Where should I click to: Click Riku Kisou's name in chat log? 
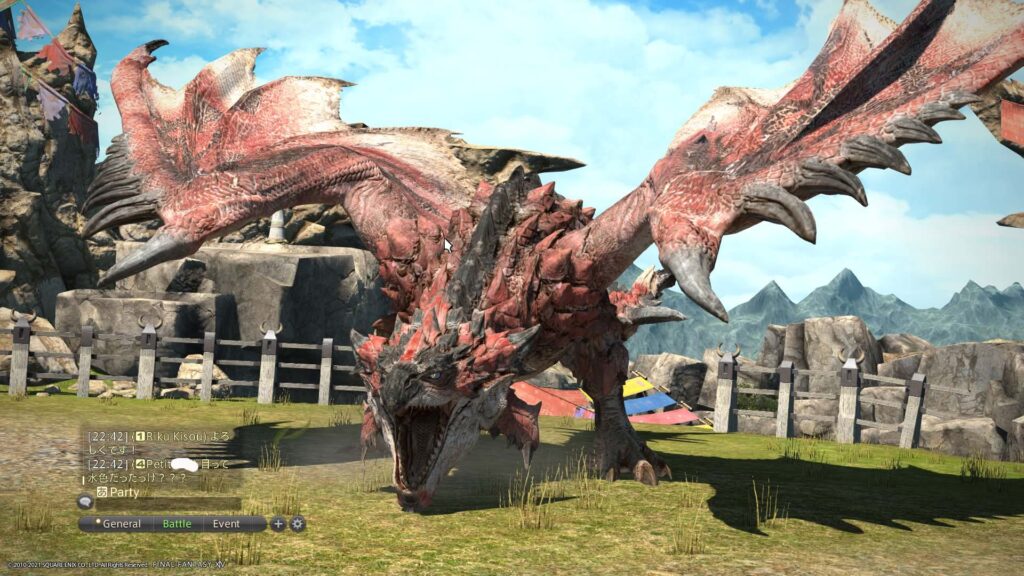click(175, 437)
